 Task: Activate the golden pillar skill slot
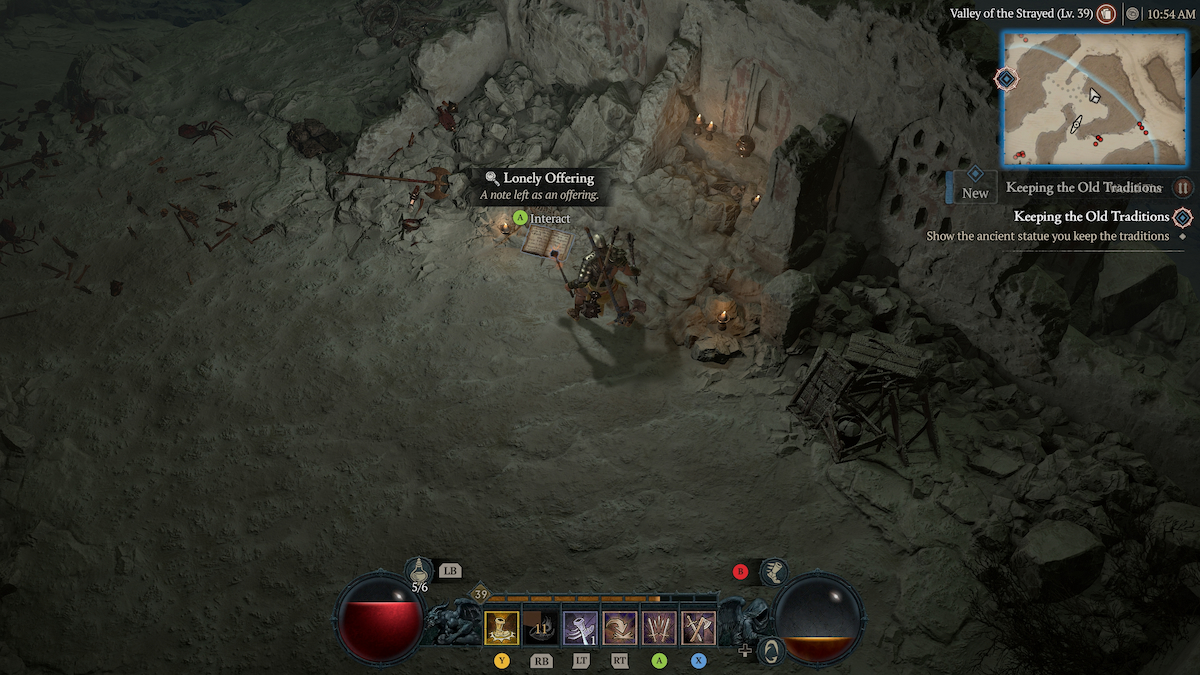tap(502, 628)
